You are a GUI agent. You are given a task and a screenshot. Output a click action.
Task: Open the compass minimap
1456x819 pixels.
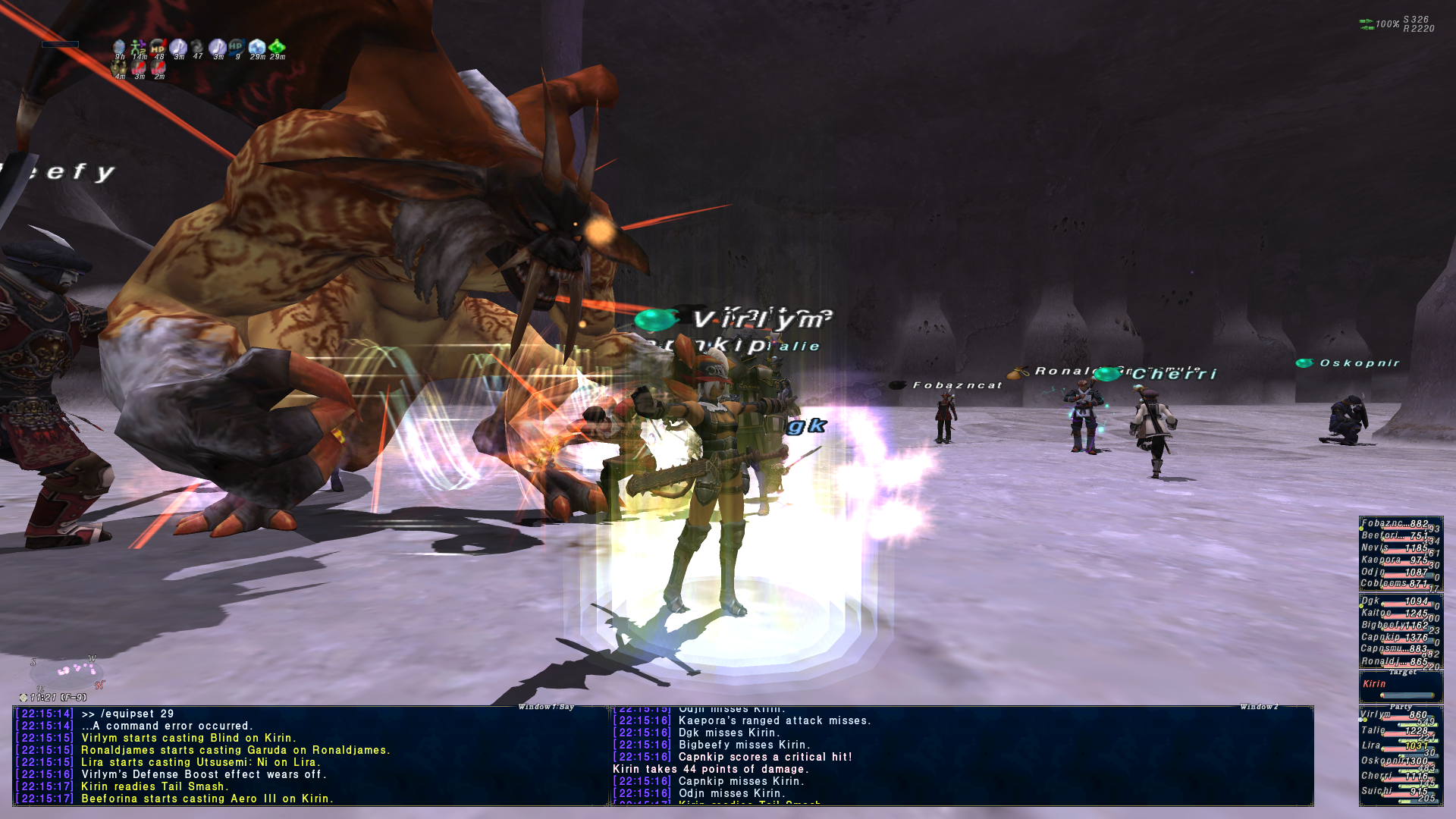pos(67,673)
